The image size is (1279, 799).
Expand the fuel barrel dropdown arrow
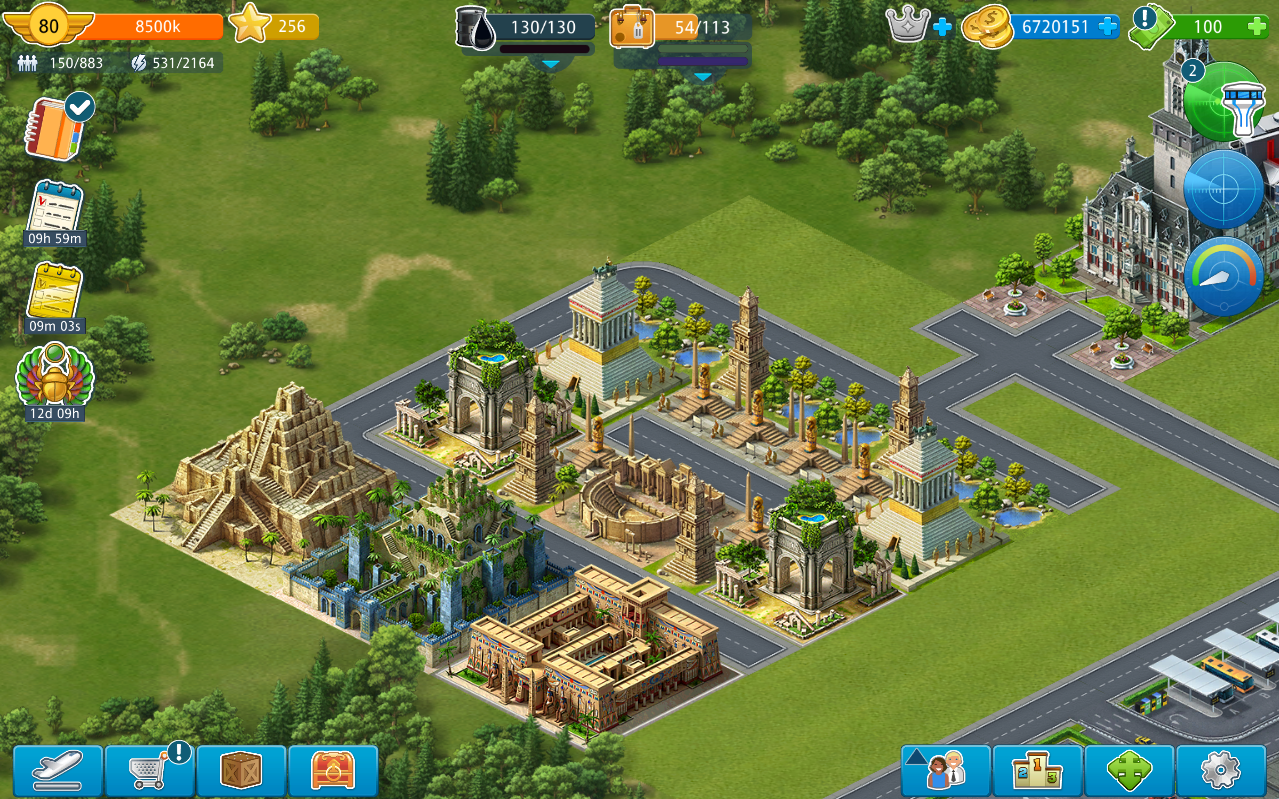click(x=550, y=64)
